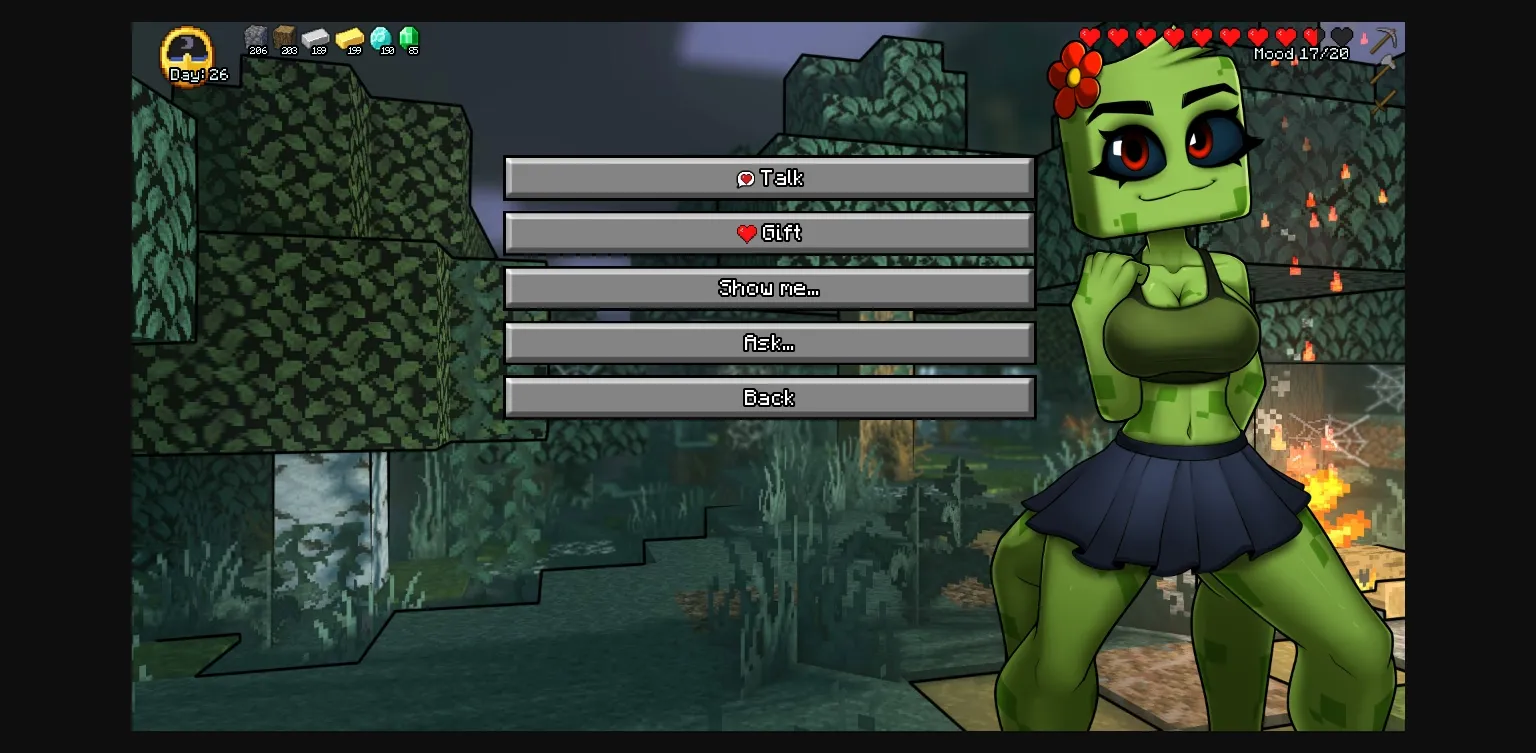
Task: Expand the Show me… options
Action: 769,288
